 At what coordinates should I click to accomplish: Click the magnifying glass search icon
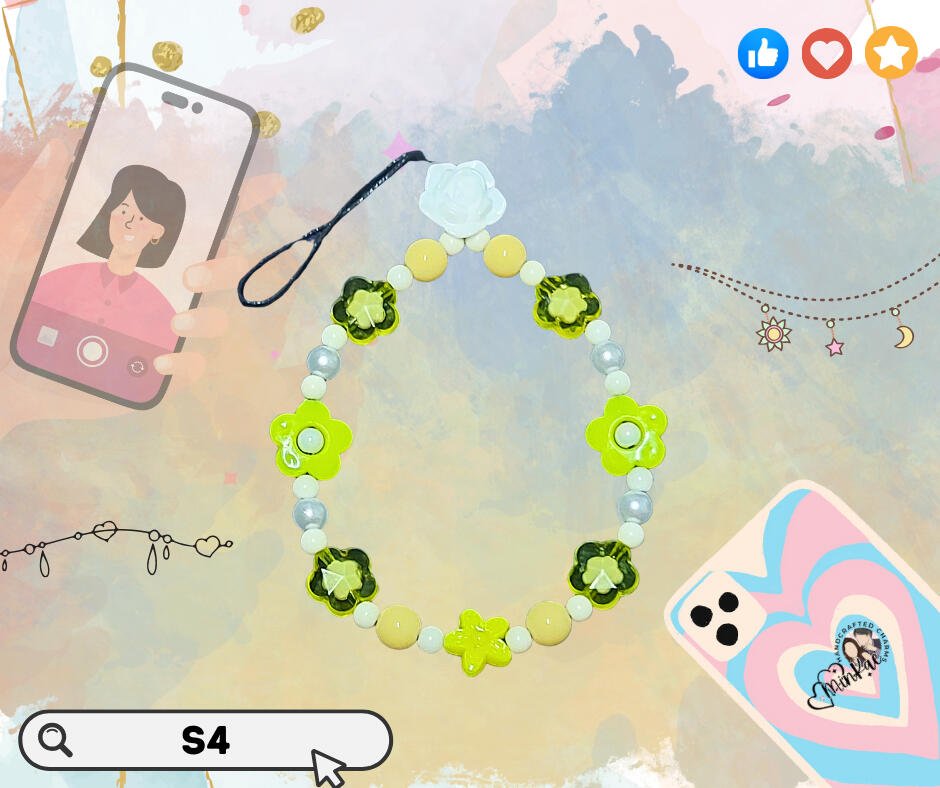coord(55,740)
